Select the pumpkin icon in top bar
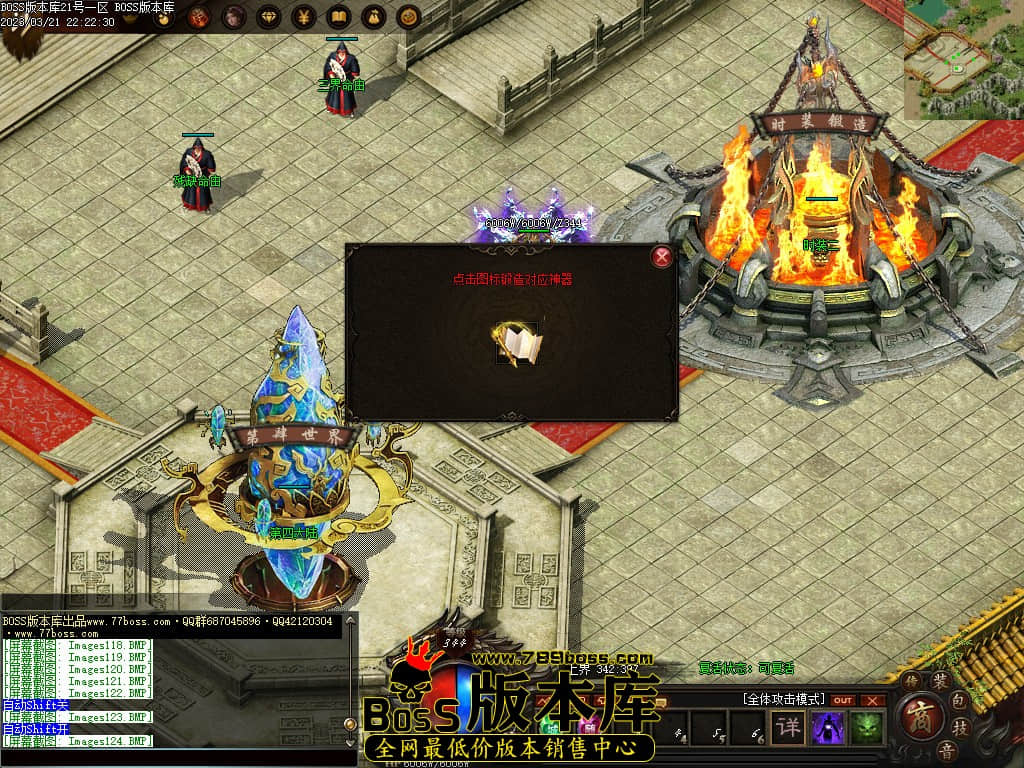This screenshot has width=1024, height=768. (x=408, y=17)
